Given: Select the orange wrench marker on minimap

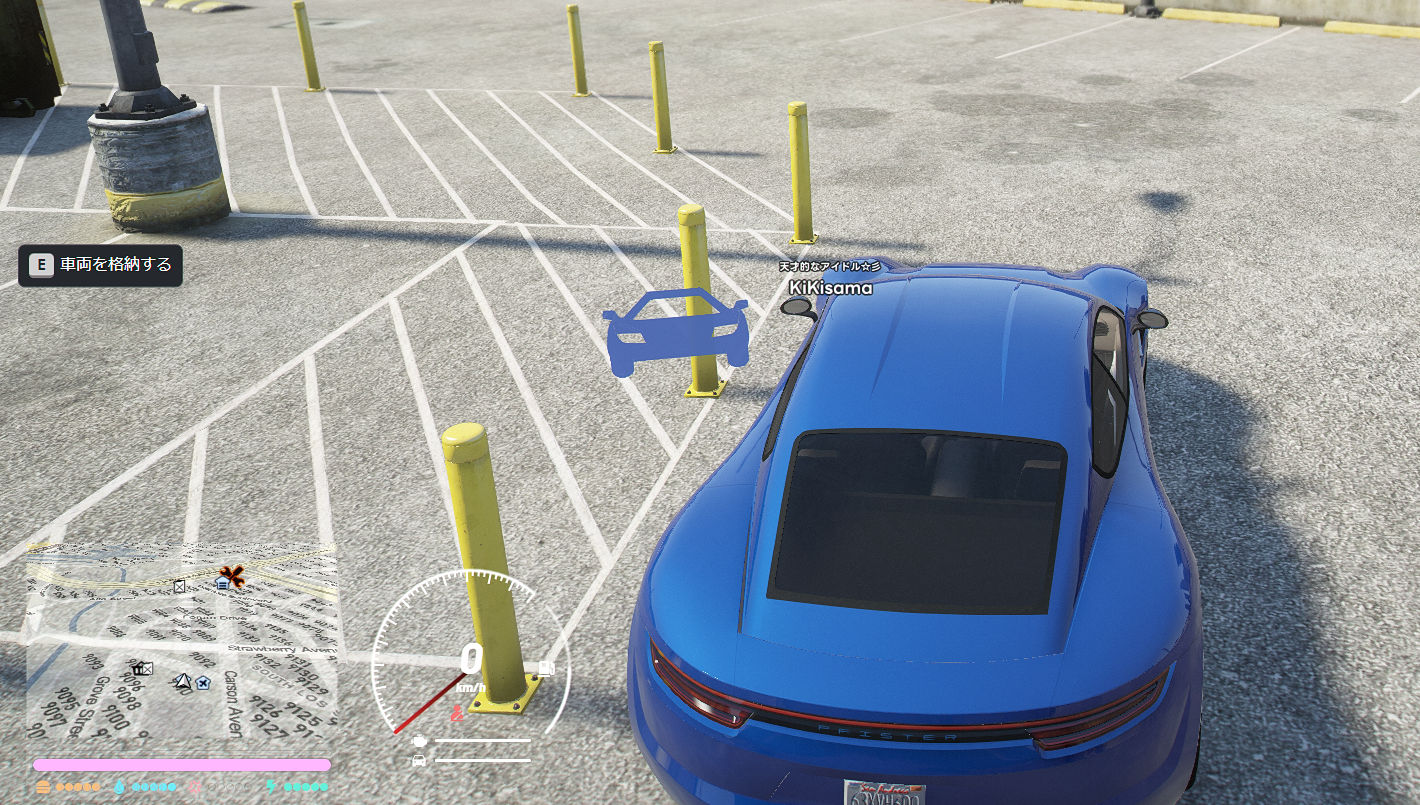Looking at the screenshot, I should pos(233,575).
